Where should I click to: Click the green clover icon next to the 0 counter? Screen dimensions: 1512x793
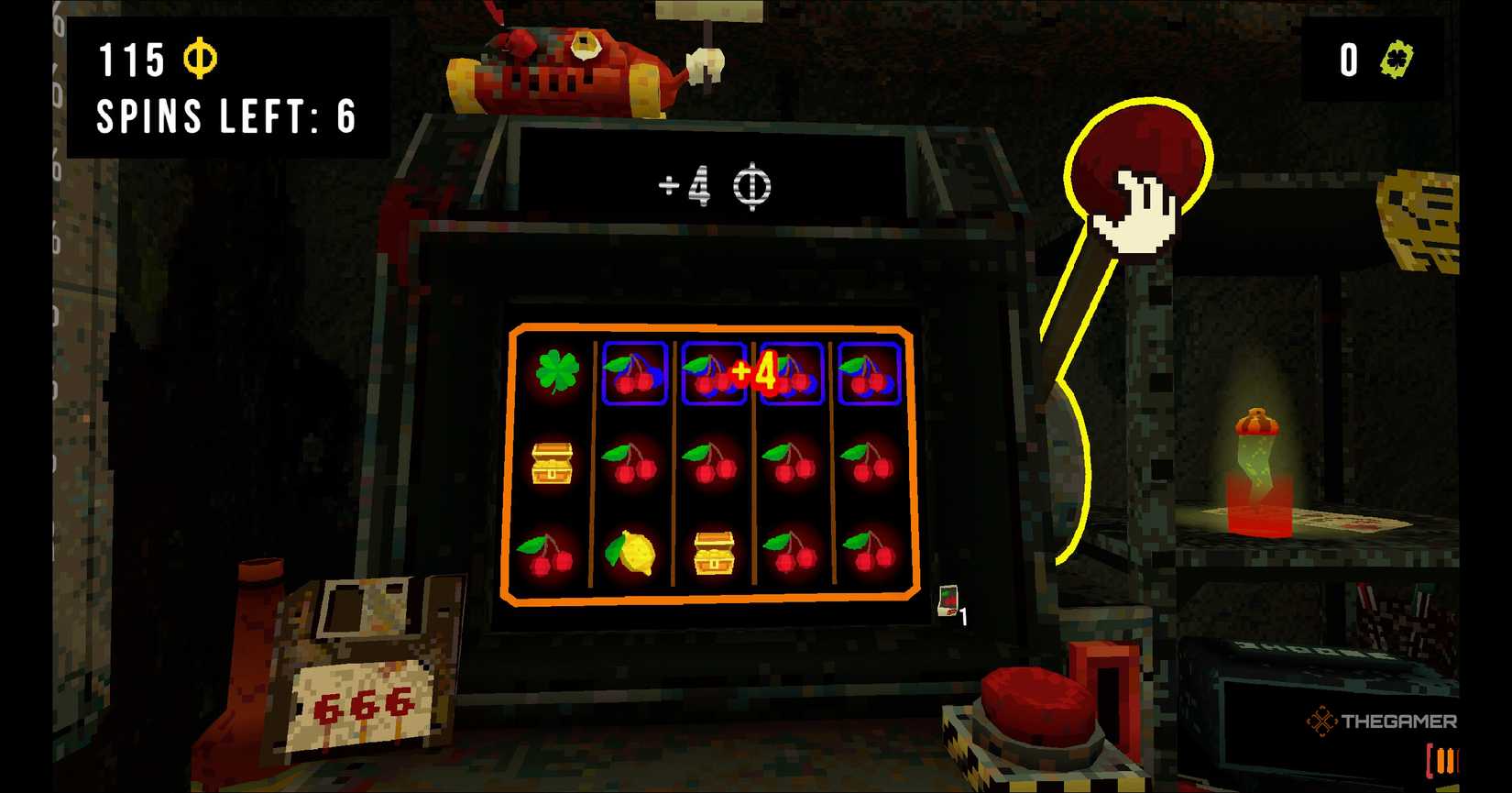tap(1397, 59)
